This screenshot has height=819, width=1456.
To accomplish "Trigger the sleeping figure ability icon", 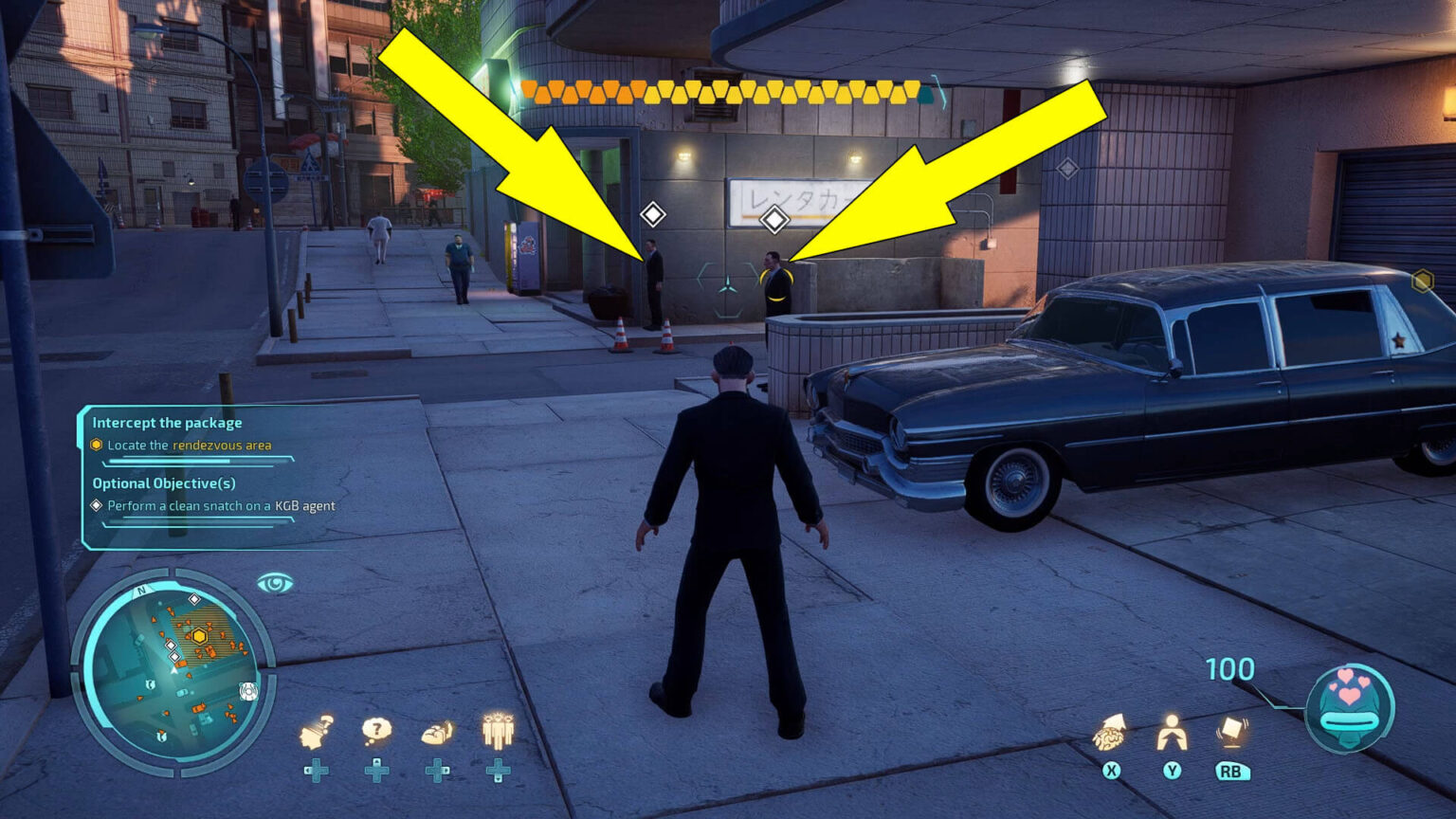I will 437,732.
